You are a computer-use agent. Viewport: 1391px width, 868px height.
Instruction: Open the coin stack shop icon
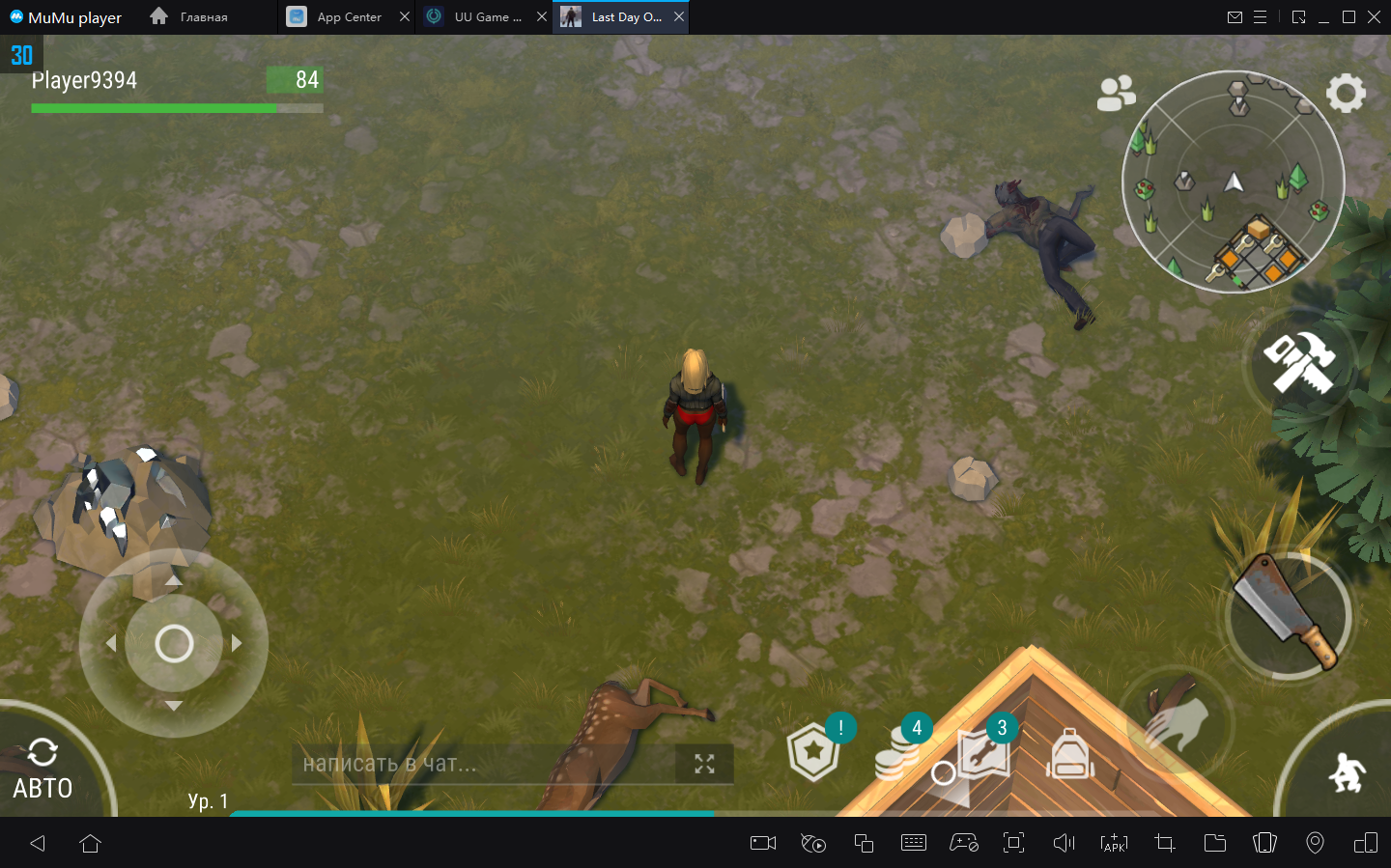(x=898, y=755)
